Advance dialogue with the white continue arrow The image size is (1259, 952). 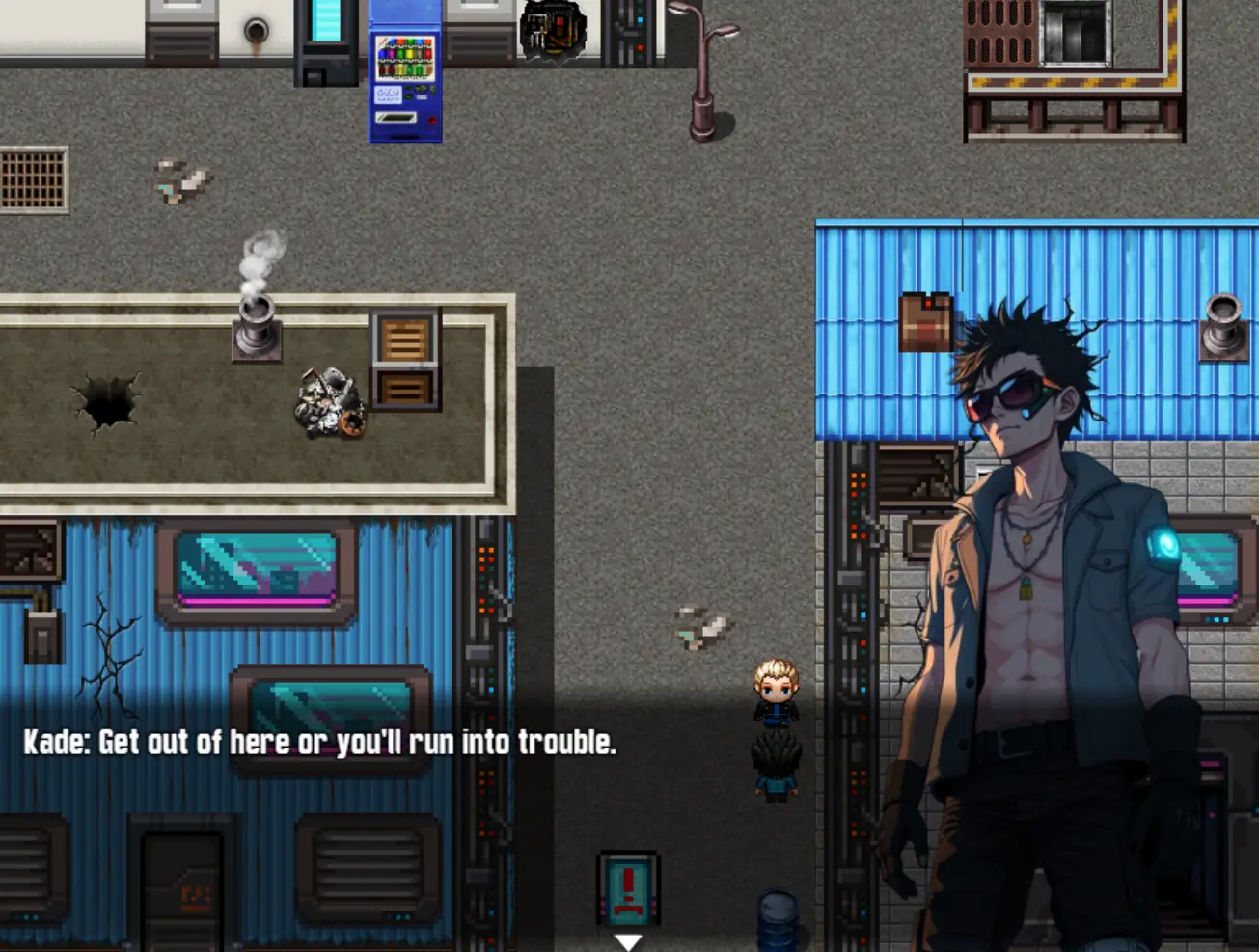click(x=628, y=941)
